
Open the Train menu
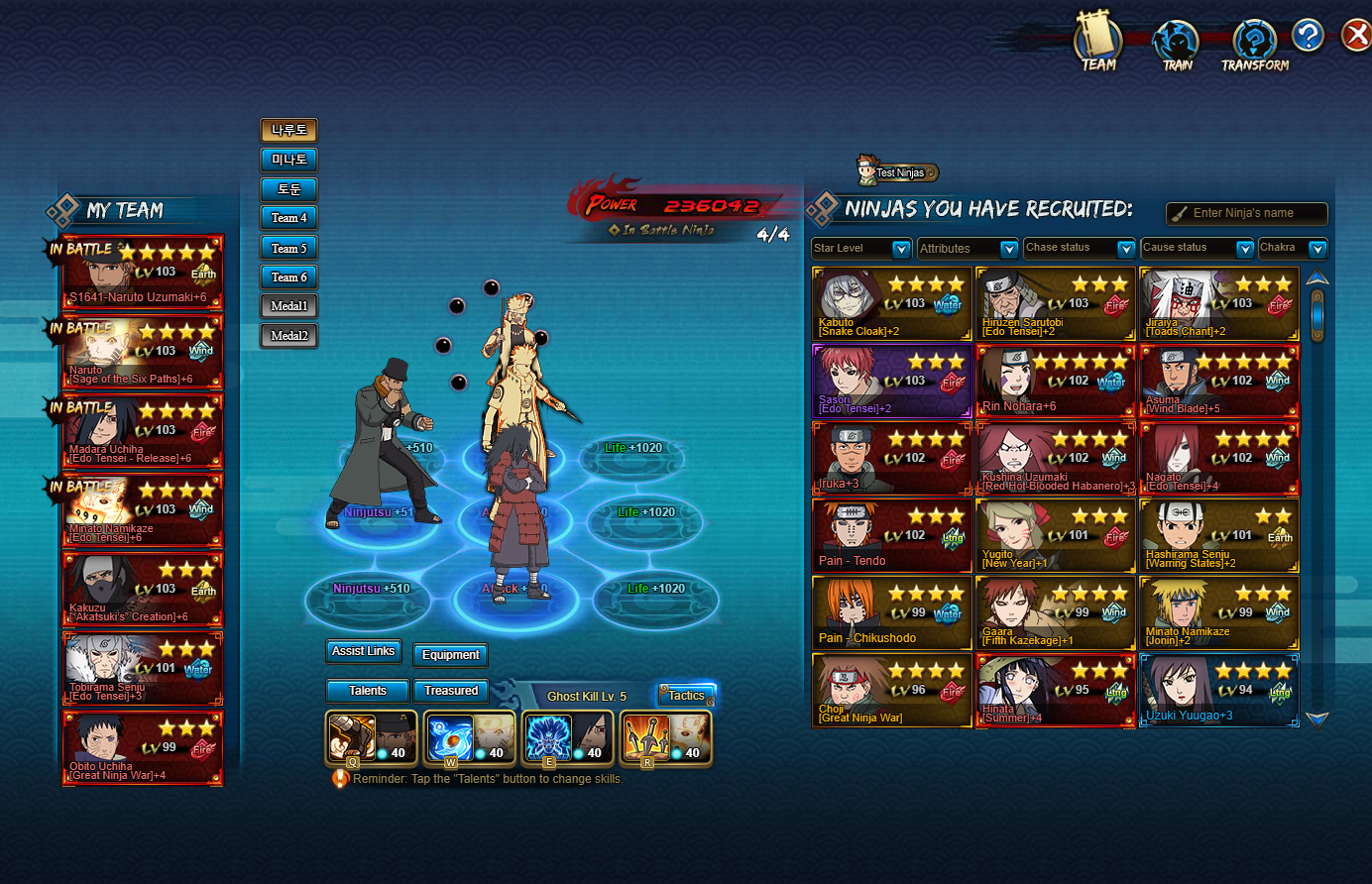pos(1177,47)
